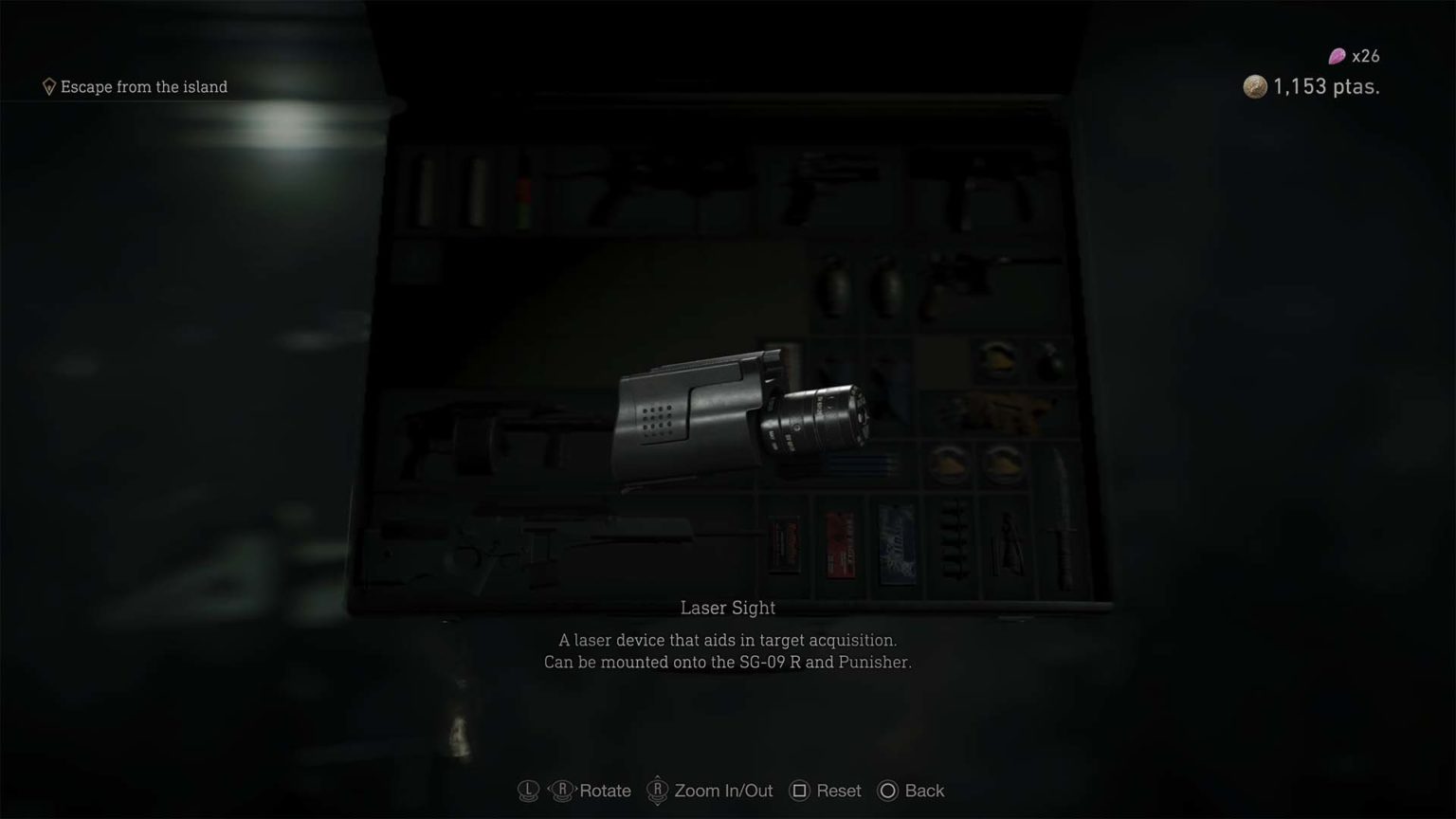1456x819 pixels.
Task: Click the Square Reset button icon
Action: point(801,790)
